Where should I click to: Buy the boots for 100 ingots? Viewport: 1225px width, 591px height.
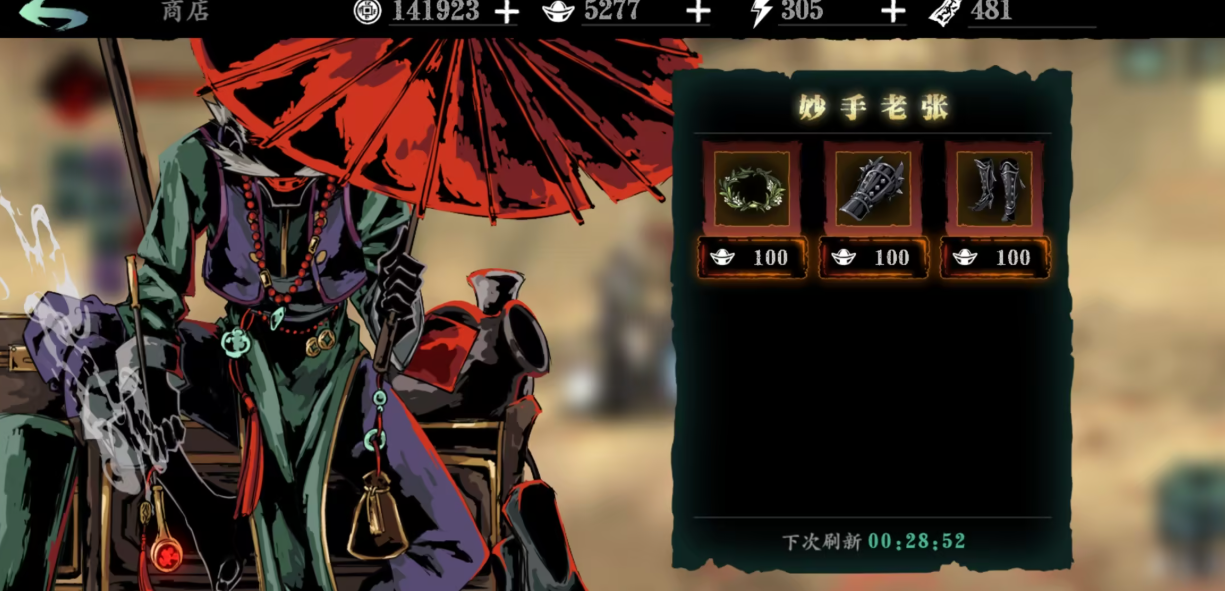tap(994, 258)
